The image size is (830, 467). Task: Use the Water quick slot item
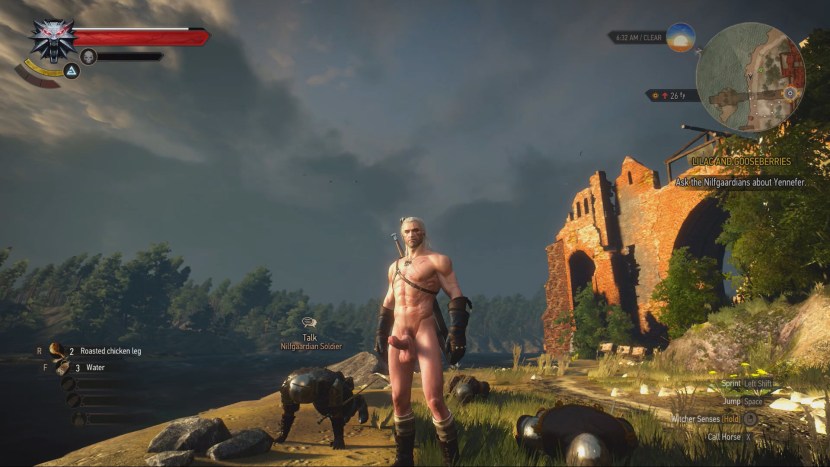click(65, 367)
